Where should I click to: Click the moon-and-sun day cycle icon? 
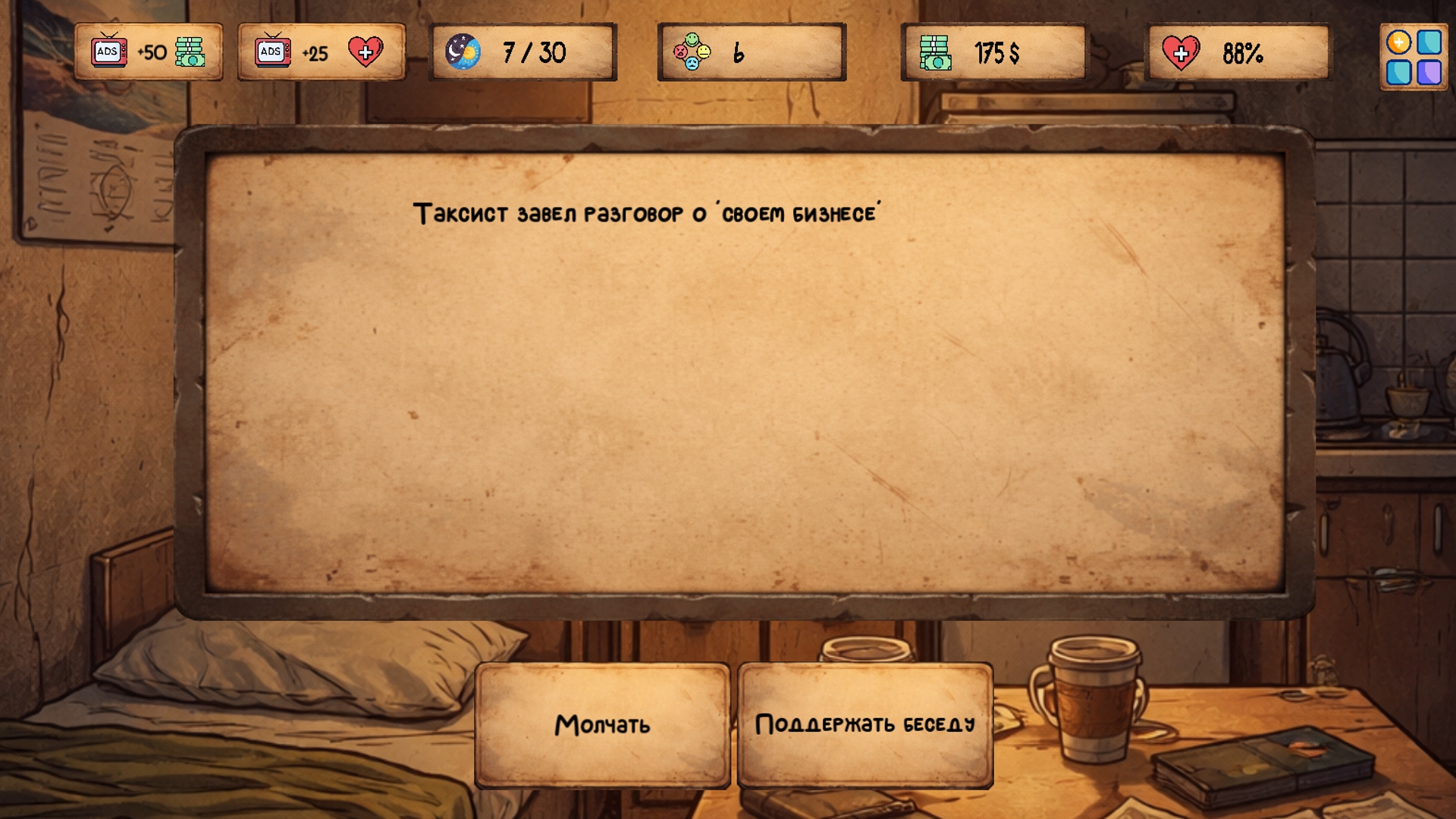[x=464, y=53]
